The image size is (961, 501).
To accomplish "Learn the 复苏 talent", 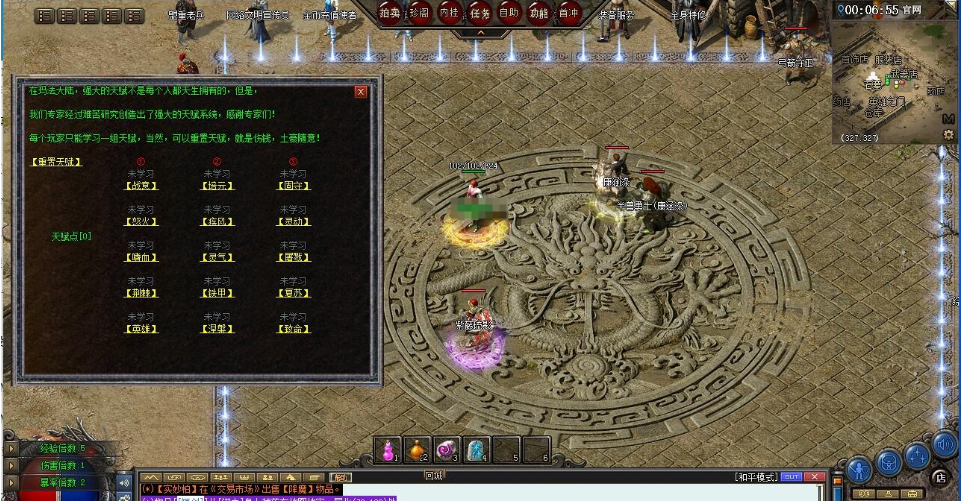I will point(293,293).
